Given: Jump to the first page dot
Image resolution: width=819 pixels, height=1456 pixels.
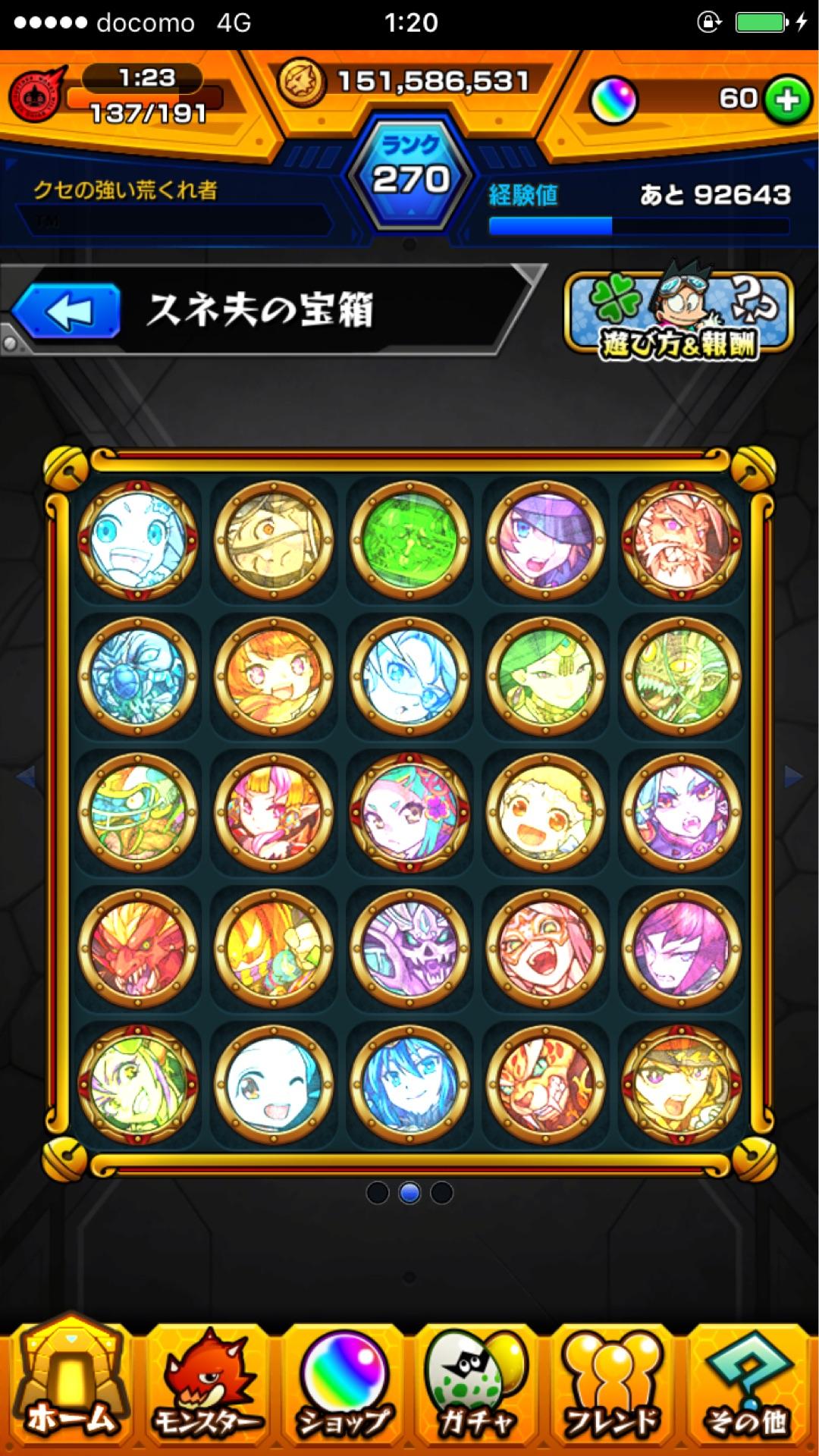Looking at the screenshot, I should [x=377, y=1193].
